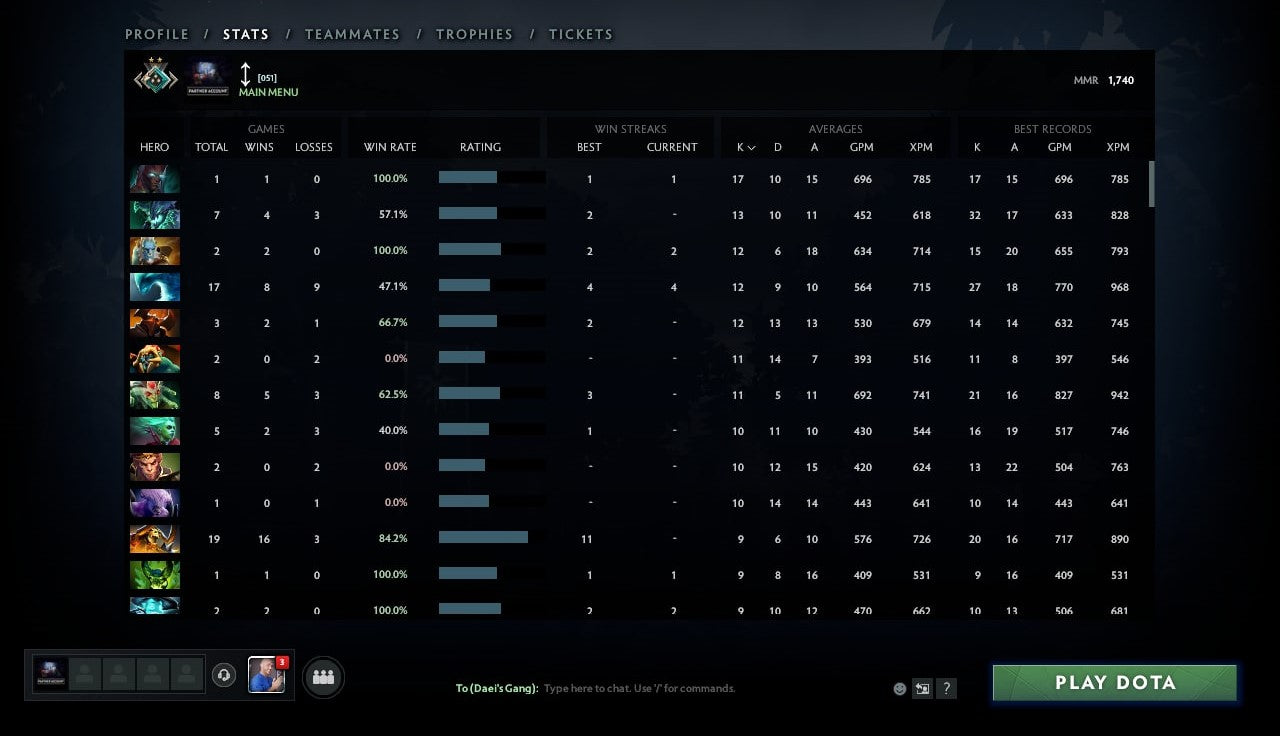Expand the arrow above MAIN MENU
Screen dimensions: 1280x736
245,75
